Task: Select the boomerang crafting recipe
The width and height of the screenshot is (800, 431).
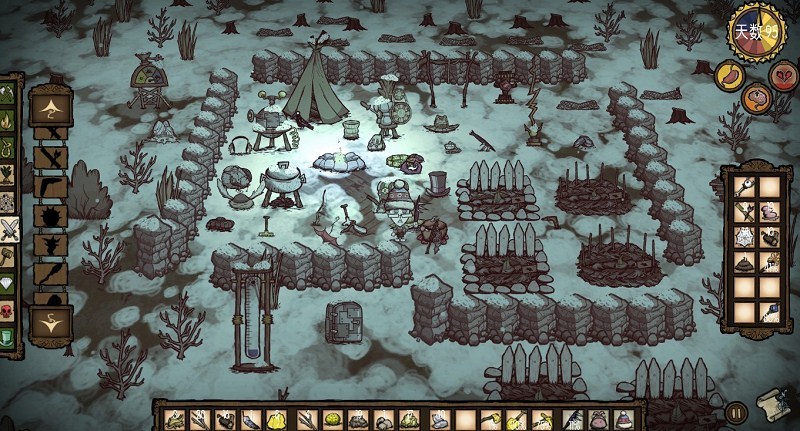Action: point(50,186)
